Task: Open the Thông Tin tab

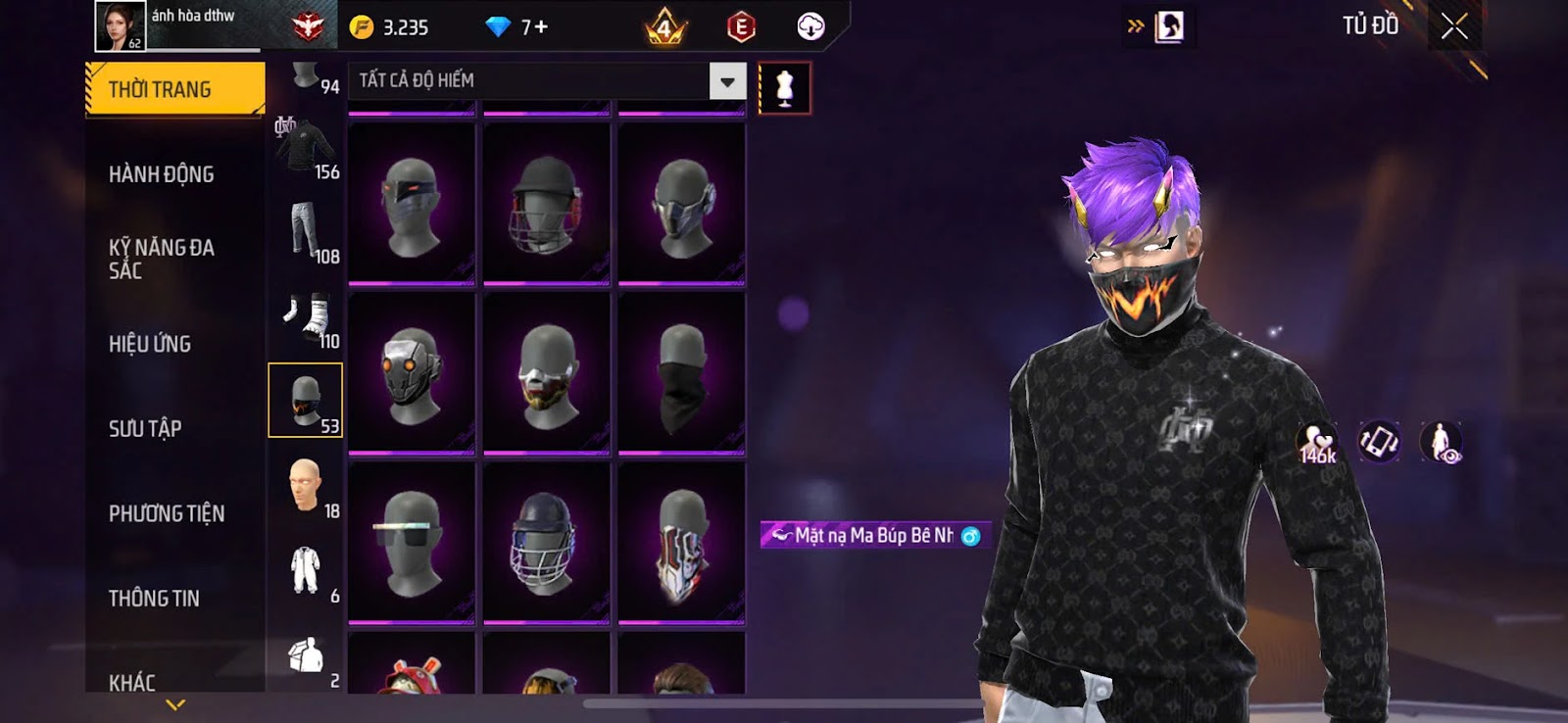Action: click(x=154, y=599)
